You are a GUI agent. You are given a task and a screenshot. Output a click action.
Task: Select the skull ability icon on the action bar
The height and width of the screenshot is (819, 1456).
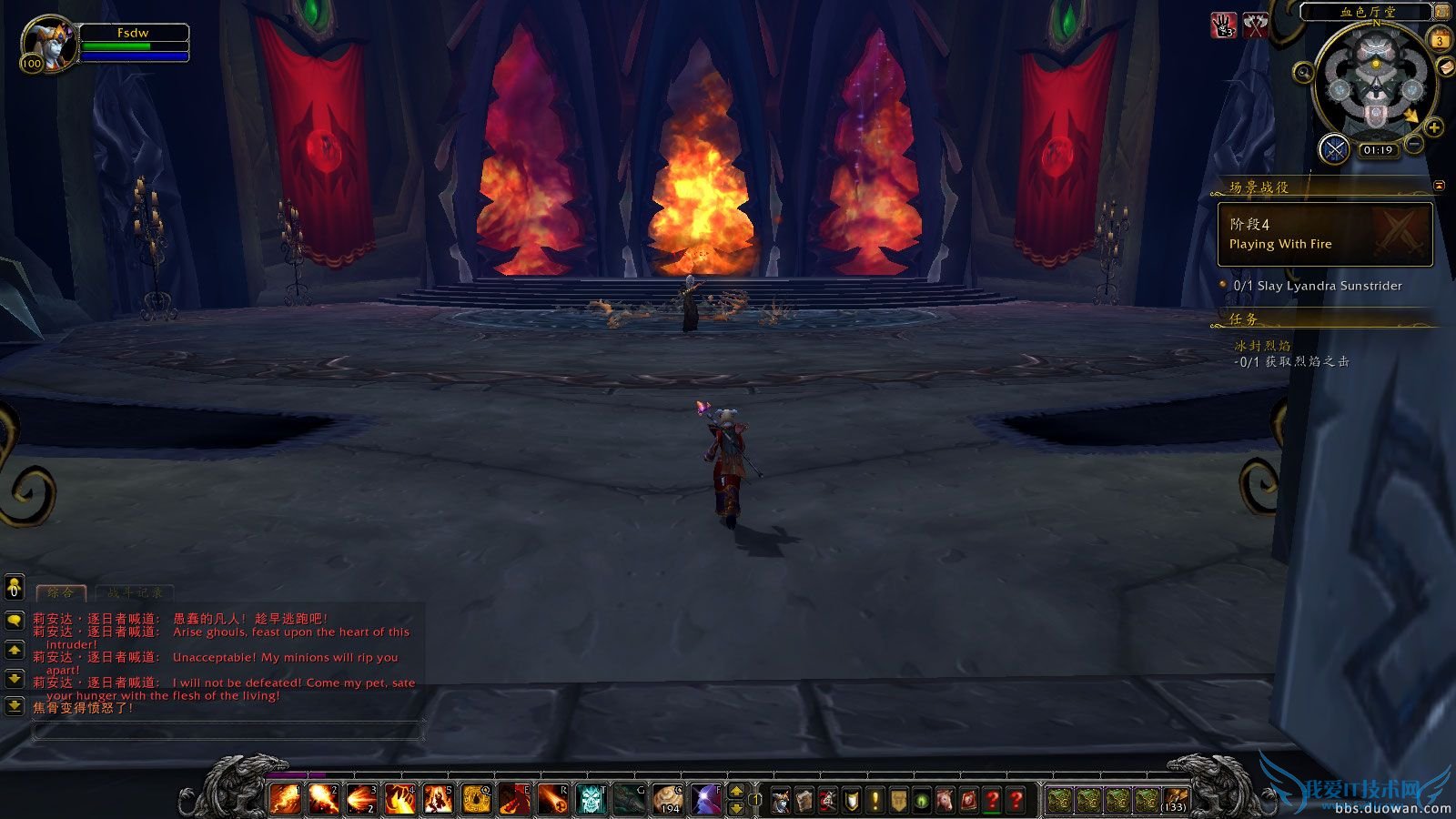(x=591, y=800)
